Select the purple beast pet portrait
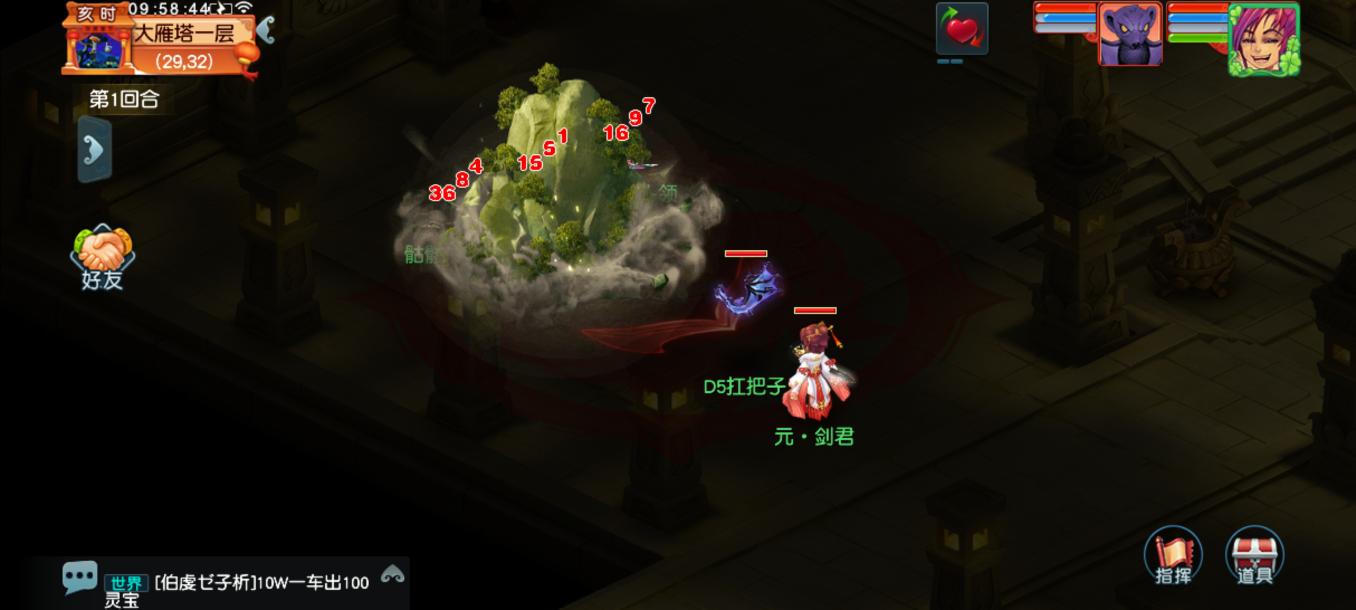This screenshot has width=1356, height=610. tap(1130, 33)
